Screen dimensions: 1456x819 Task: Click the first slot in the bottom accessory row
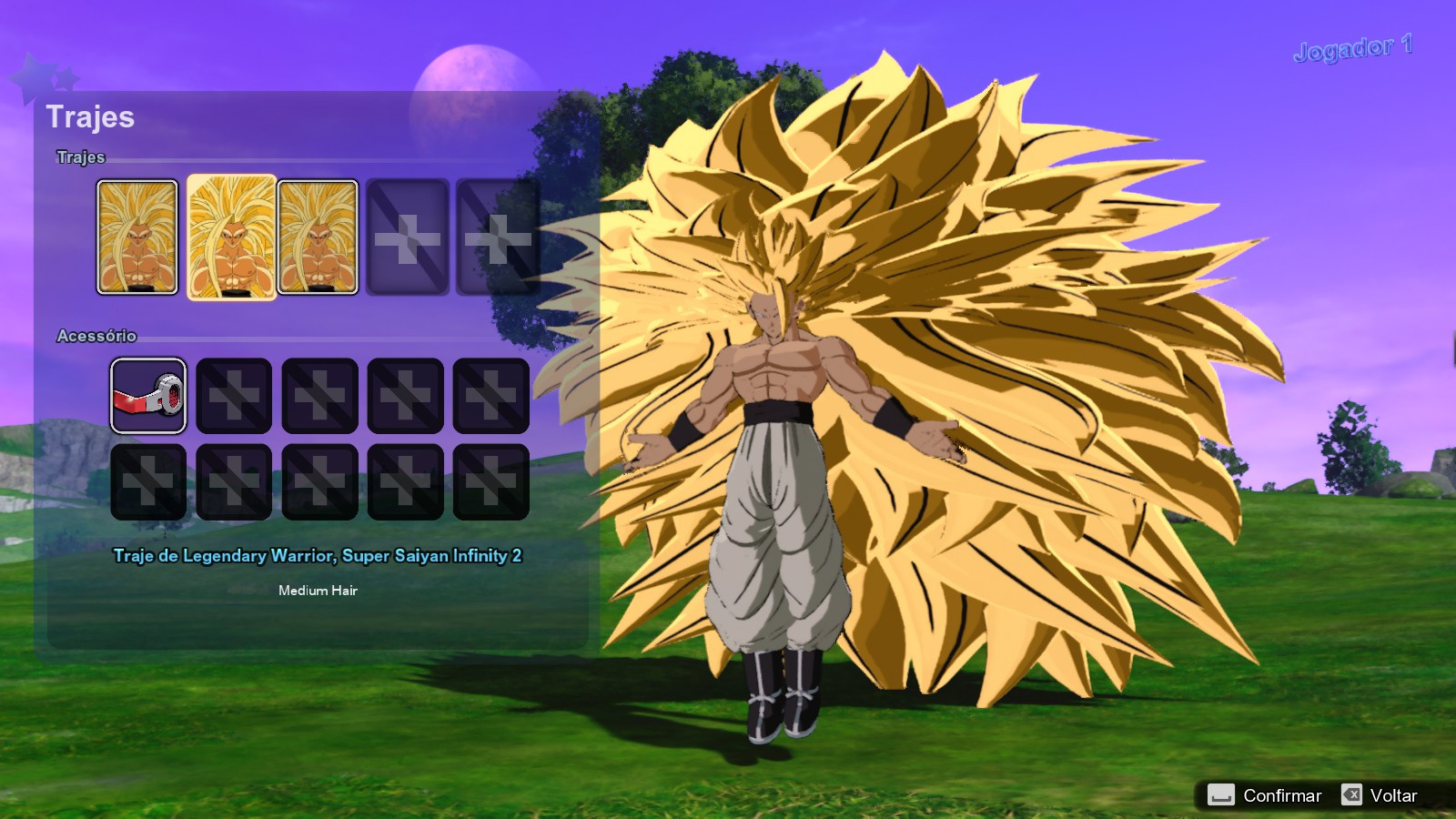pyautogui.click(x=148, y=480)
